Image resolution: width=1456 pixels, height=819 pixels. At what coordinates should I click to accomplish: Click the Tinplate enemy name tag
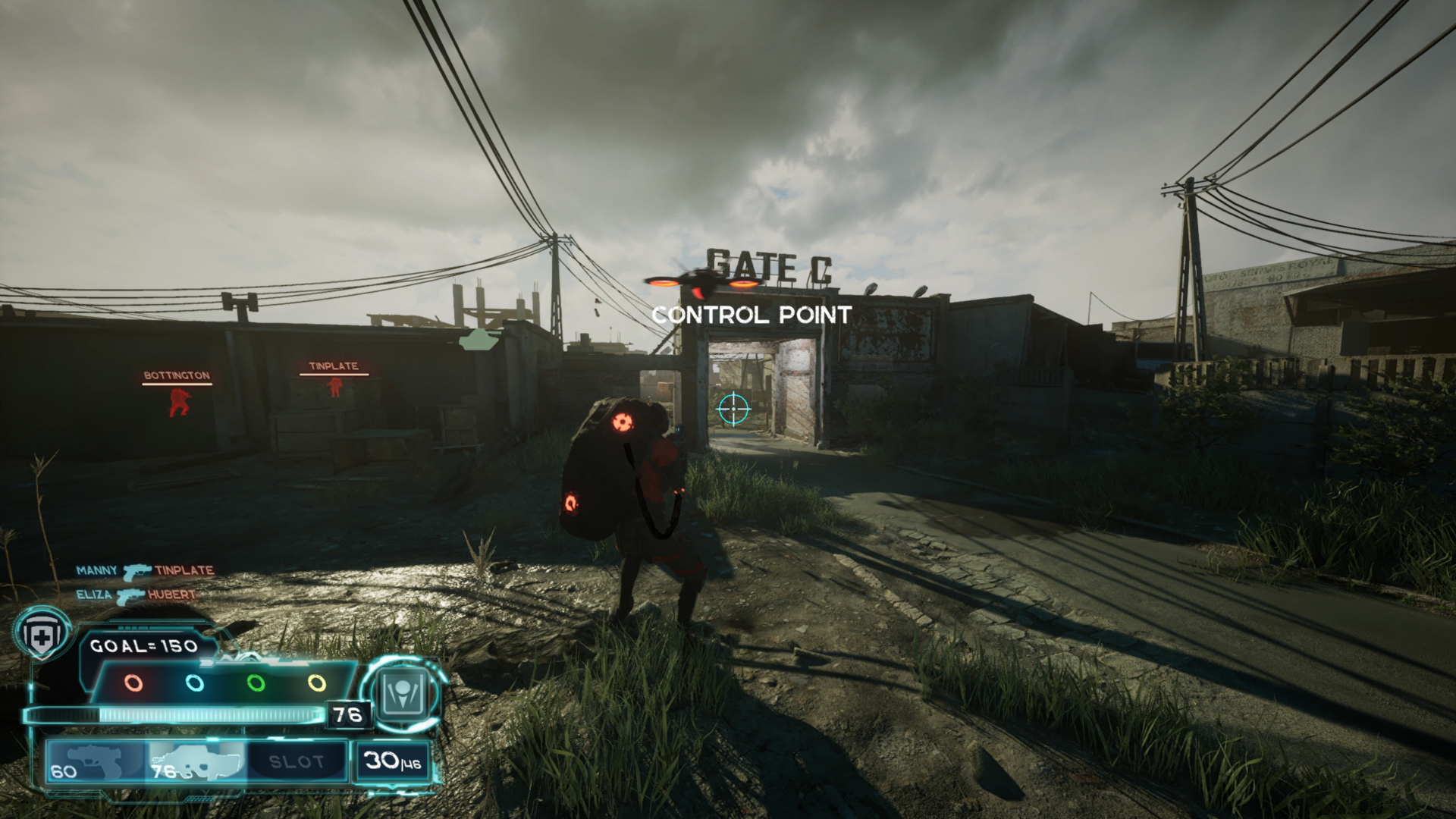click(333, 366)
